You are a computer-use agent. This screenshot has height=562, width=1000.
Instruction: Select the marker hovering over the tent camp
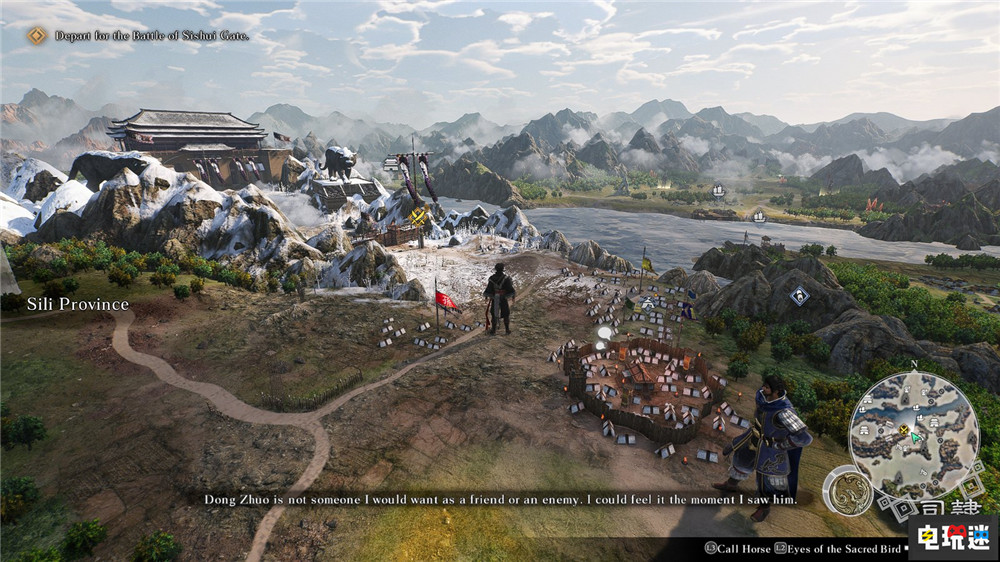click(x=648, y=302)
